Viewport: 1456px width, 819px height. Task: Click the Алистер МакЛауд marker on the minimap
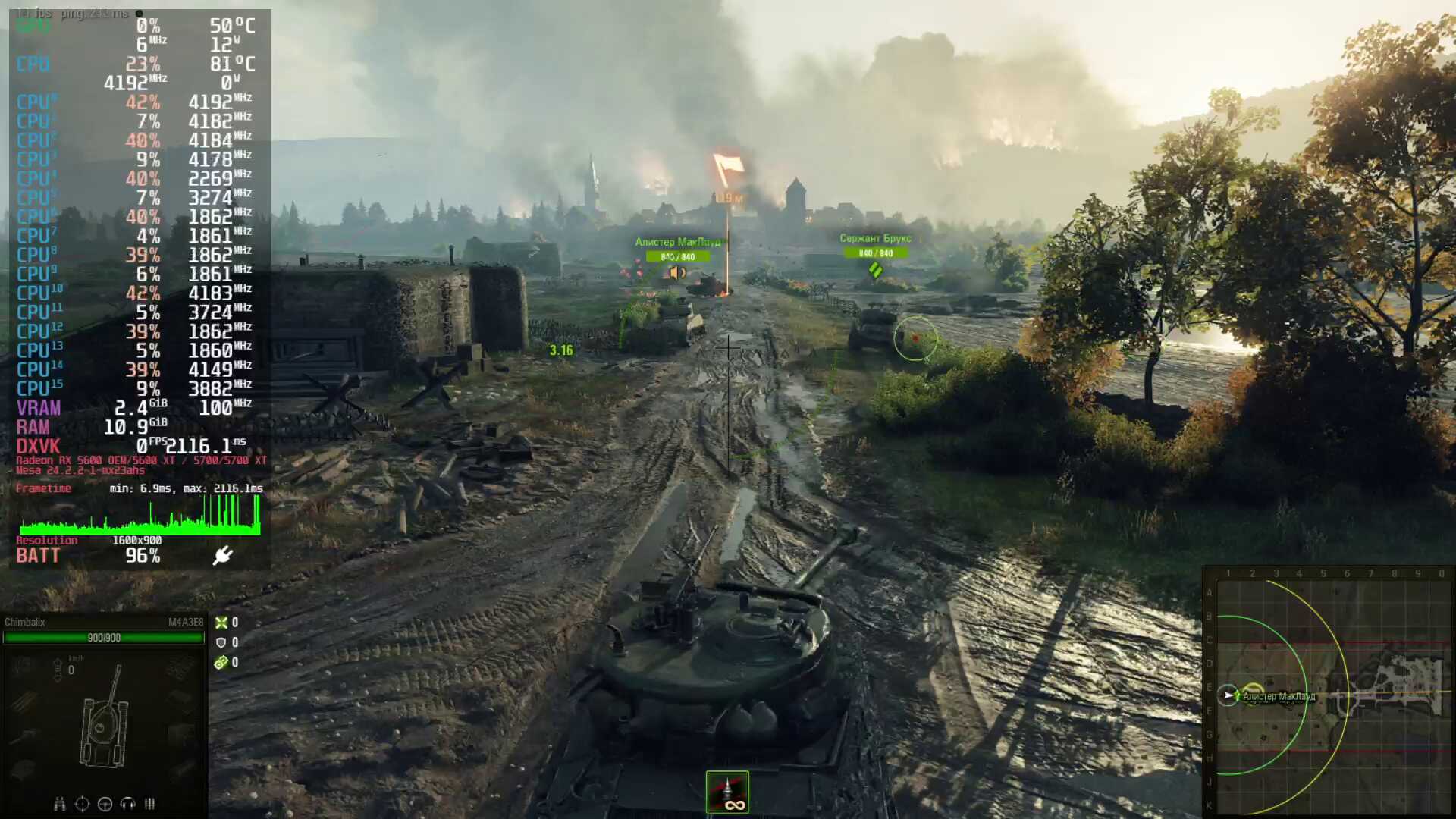(1279, 696)
